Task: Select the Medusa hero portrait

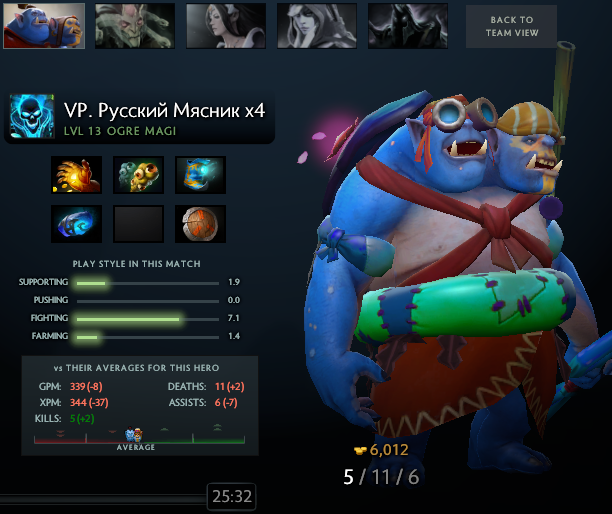Action: pyautogui.click(x=135, y=26)
